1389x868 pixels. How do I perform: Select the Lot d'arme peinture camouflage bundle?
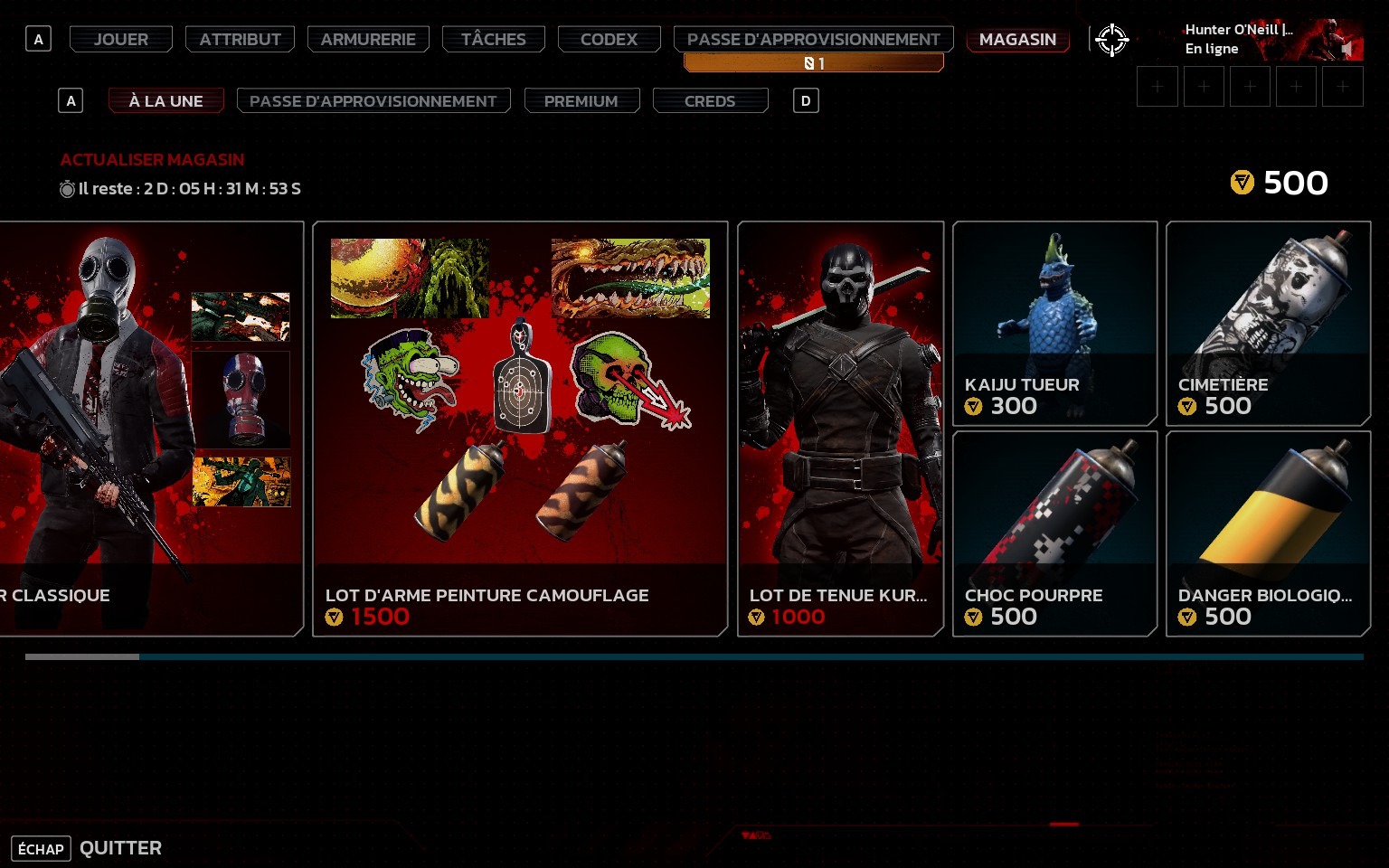tap(520, 429)
